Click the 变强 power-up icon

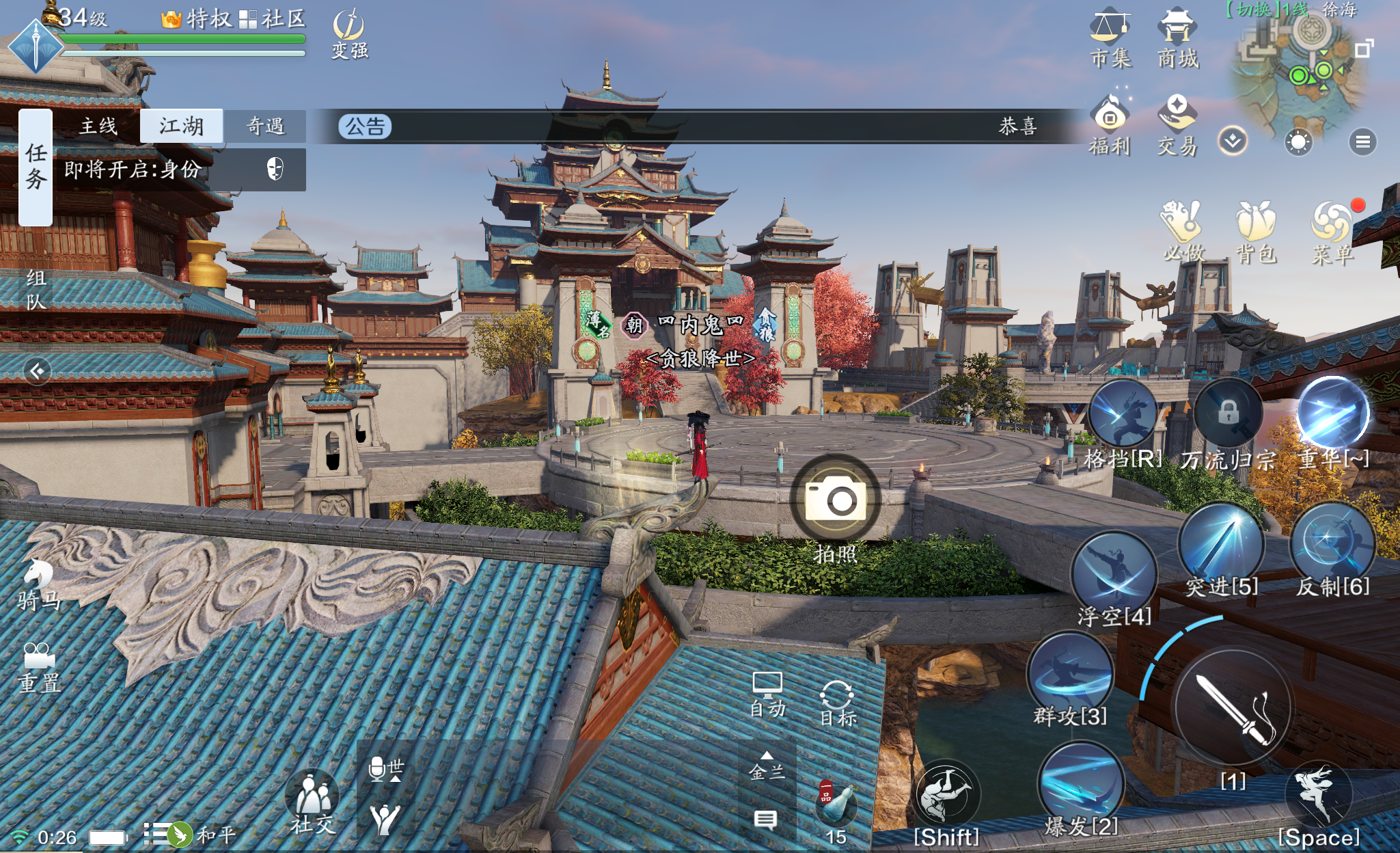click(x=349, y=36)
